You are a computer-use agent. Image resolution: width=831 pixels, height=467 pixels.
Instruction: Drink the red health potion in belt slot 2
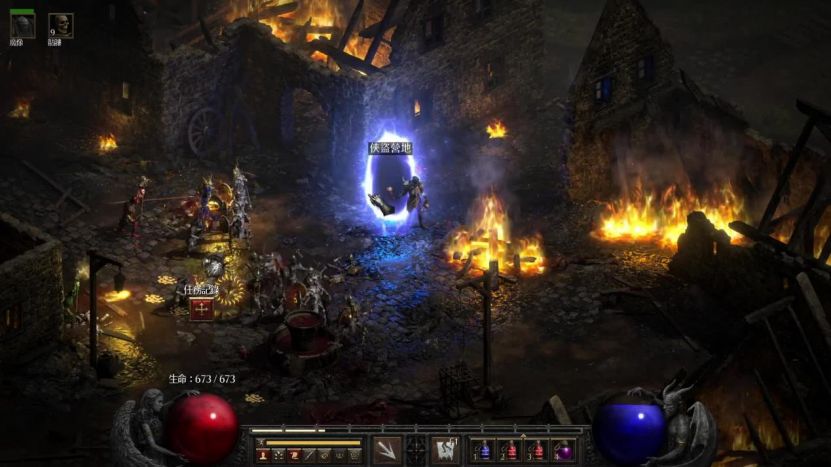[x=511, y=451]
